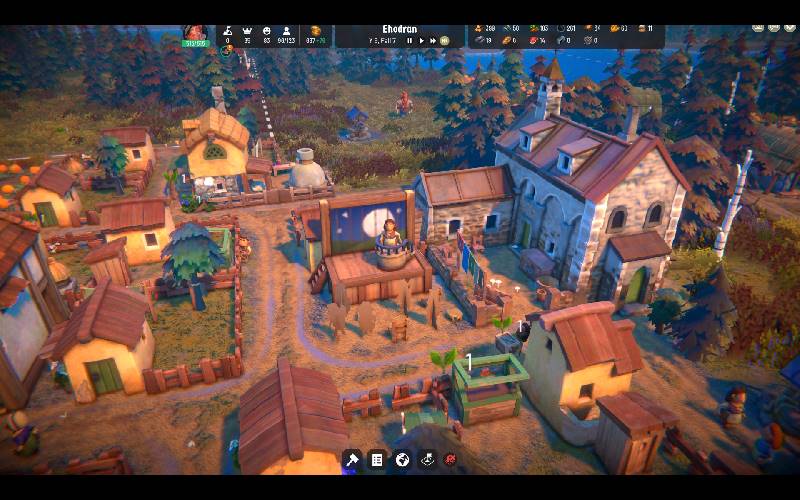Open the globe world map
Screen dimensions: 800x500
pos(402,459)
